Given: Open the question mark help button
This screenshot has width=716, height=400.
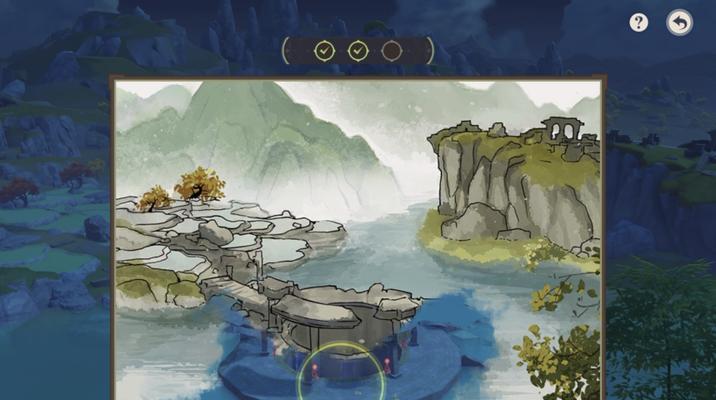Looking at the screenshot, I should coord(639,23).
